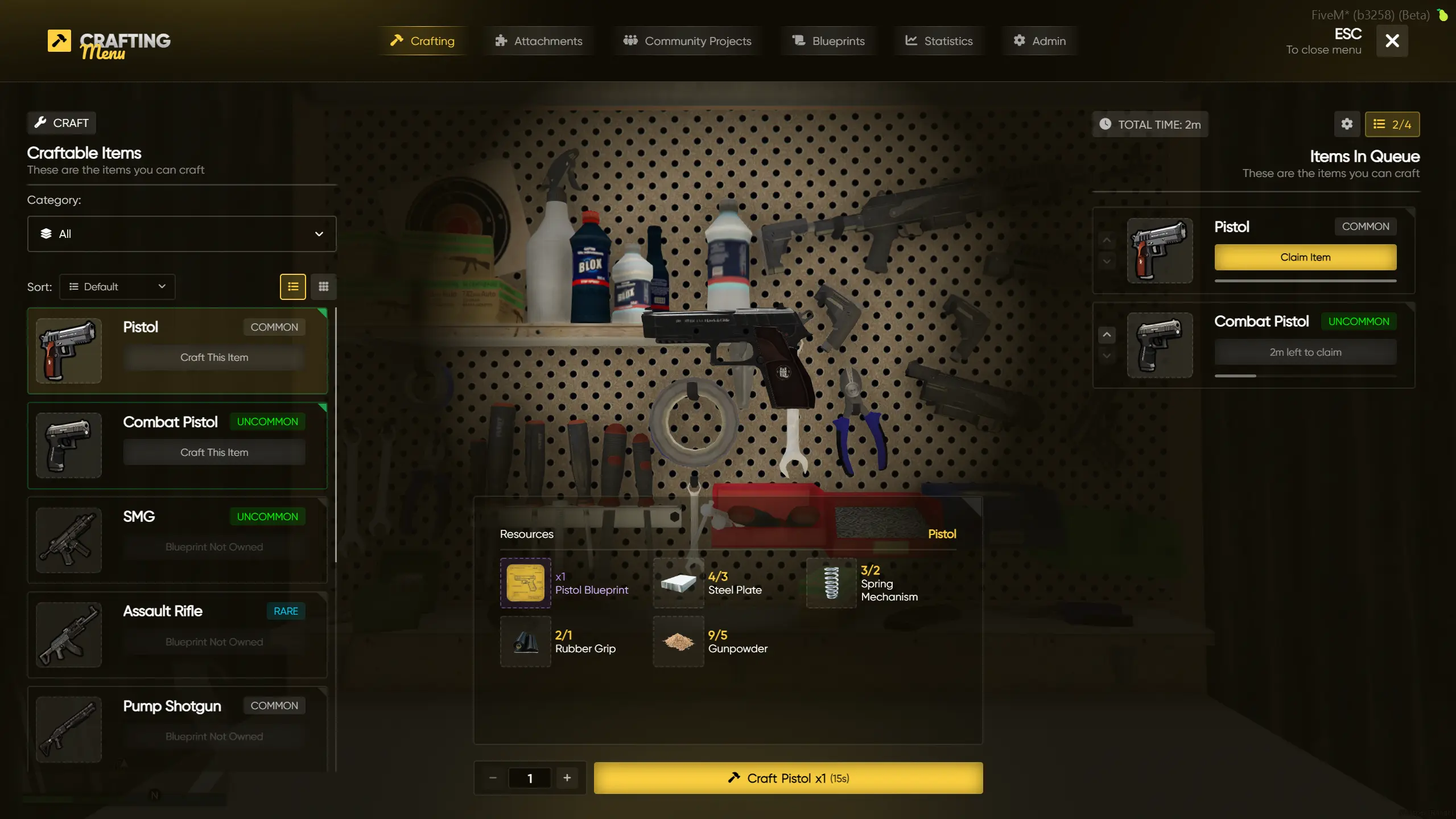Increase craft quantity with plus button
This screenshot has width=1456, height=819.
(567, 778)
